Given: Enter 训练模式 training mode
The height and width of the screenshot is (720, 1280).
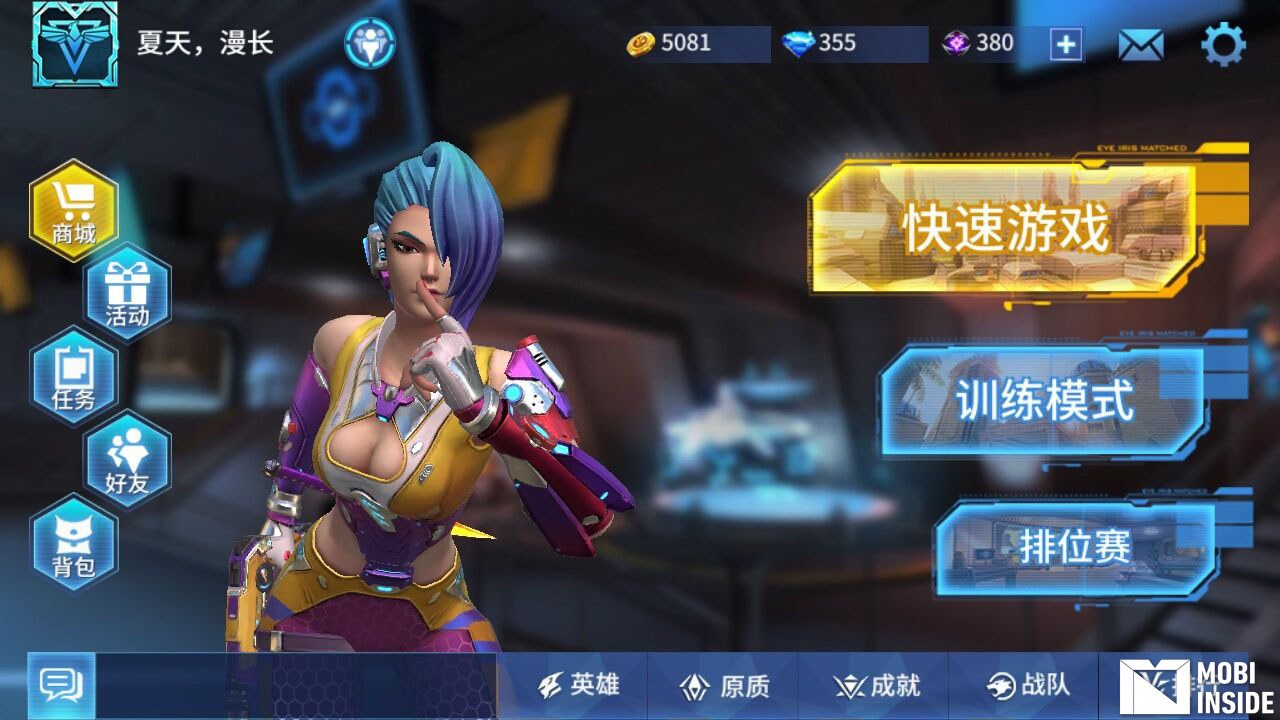Looking at the screenshot, I should 1043,400.
